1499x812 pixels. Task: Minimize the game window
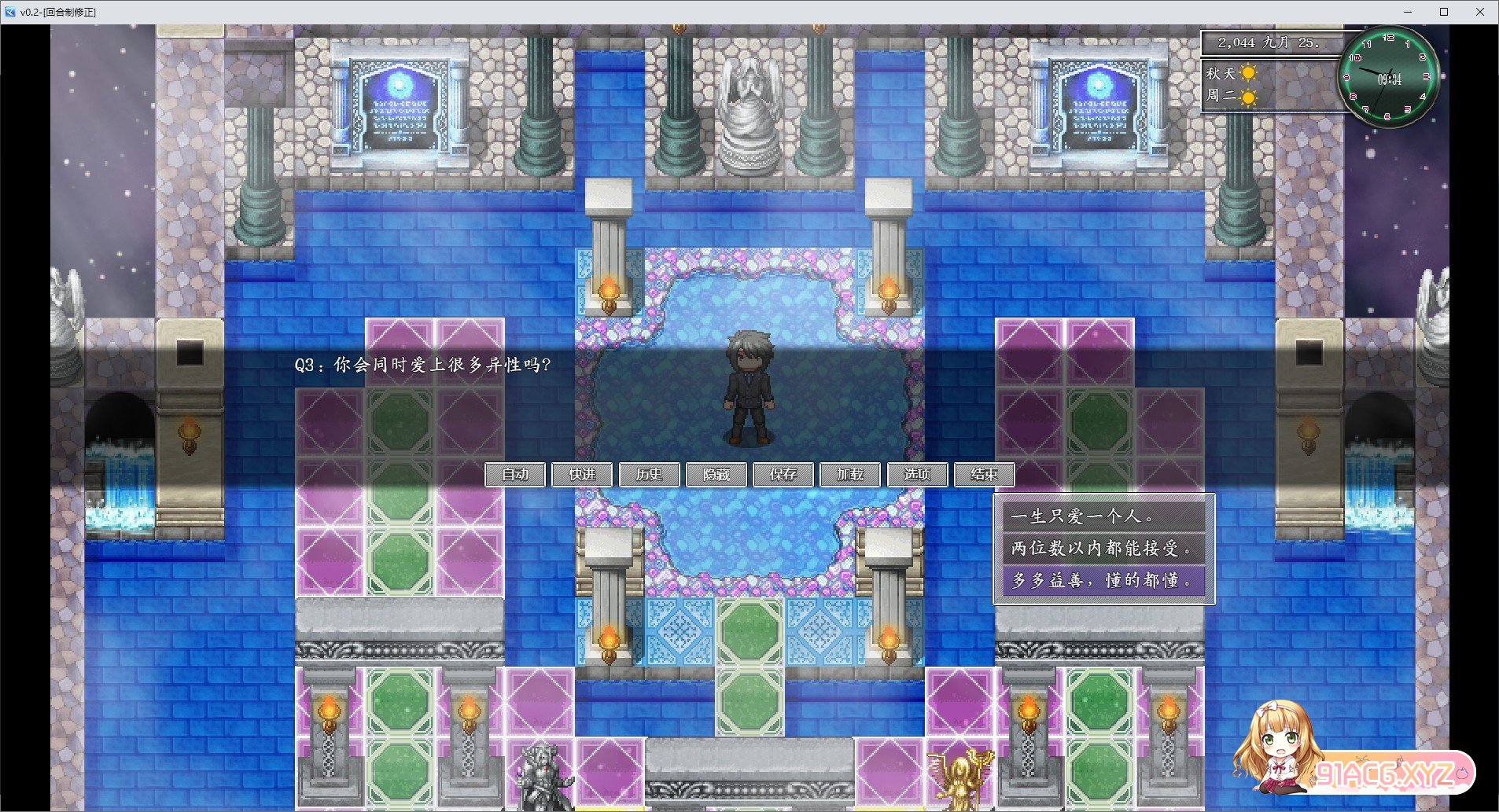[x=1408, y=12]
